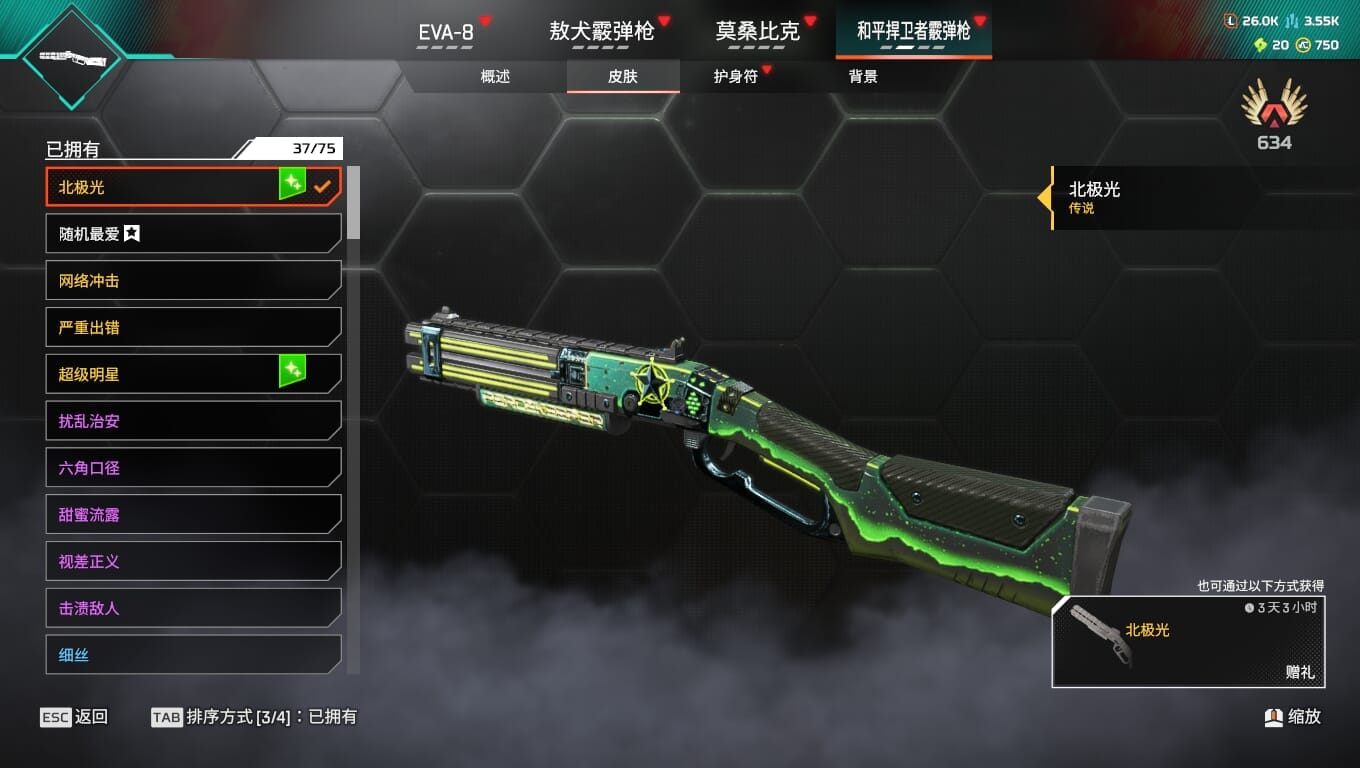The height and width of the screenshot is (768, 1360).
Task: Open the 护身符 sub-tab
Action: [735, 77]
